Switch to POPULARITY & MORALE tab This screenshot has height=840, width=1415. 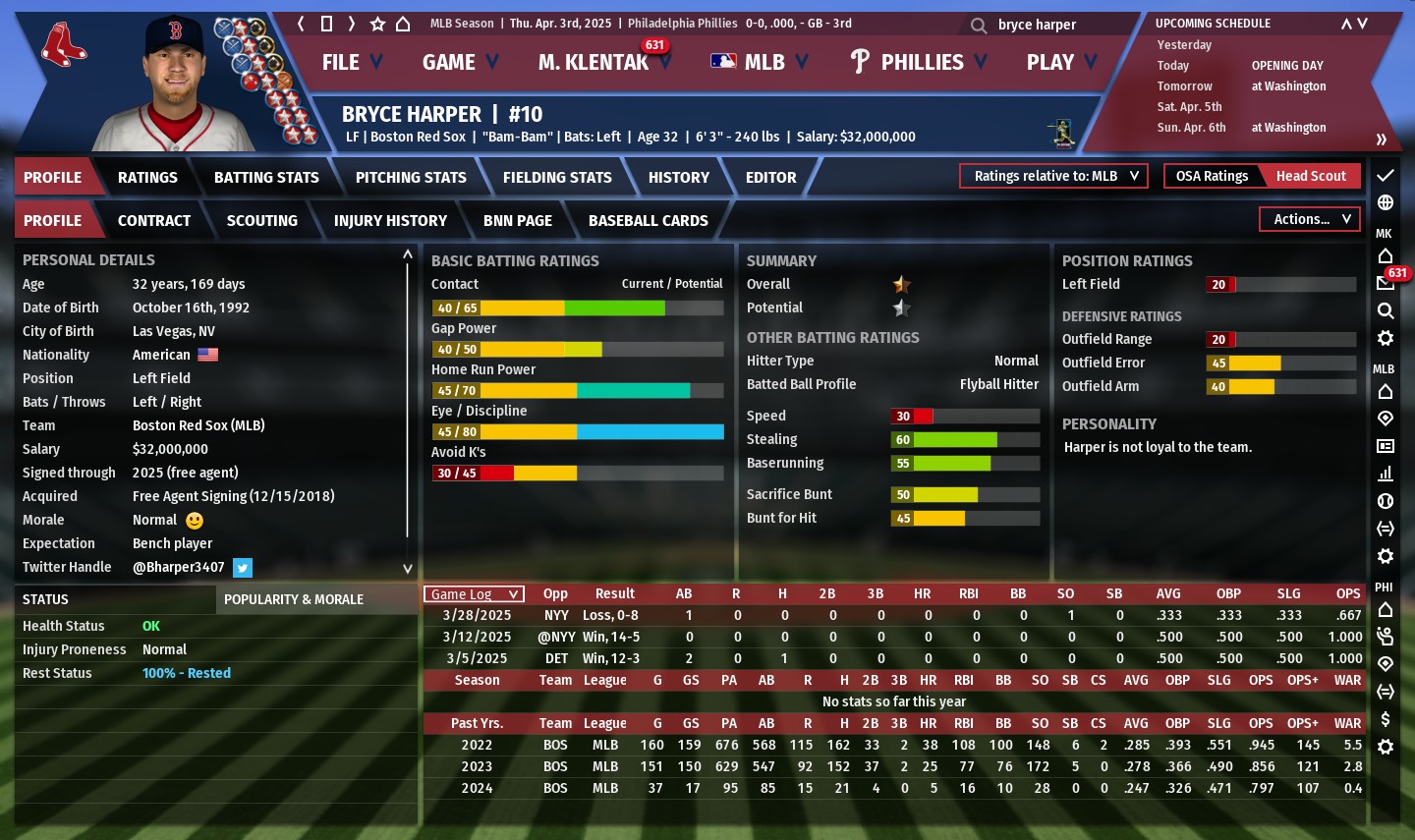click(294, 599)
